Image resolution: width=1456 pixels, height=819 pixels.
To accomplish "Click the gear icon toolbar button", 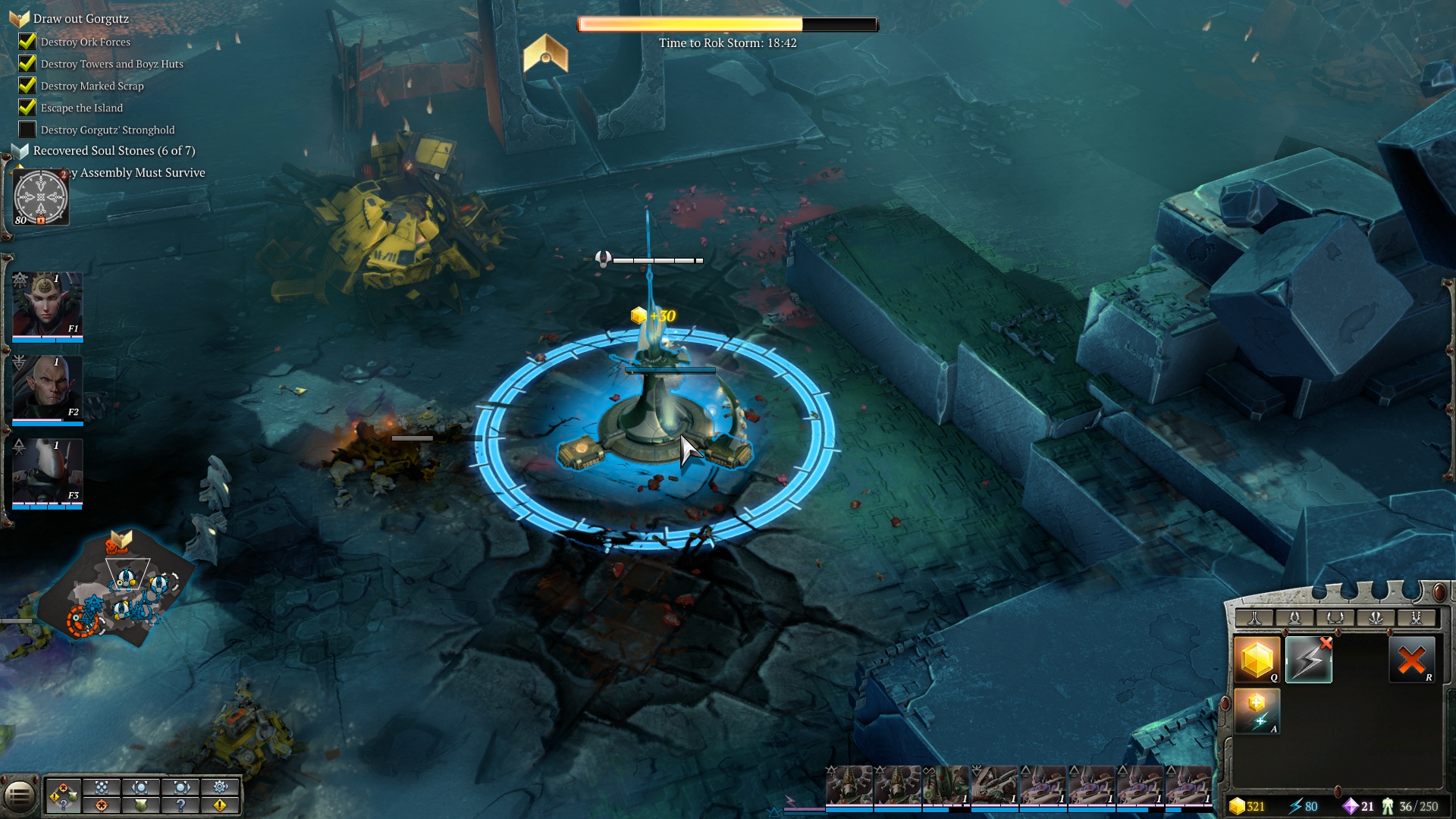I will point(220,786).
